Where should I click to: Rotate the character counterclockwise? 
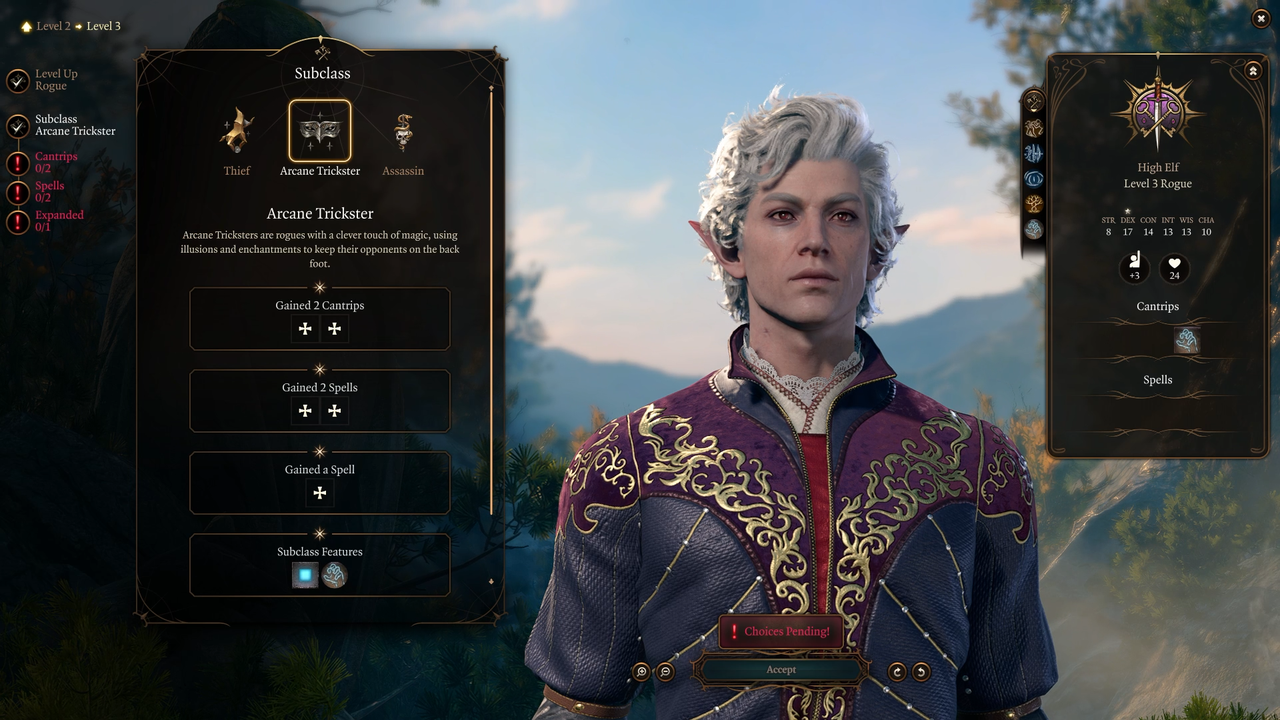point(921,672)
